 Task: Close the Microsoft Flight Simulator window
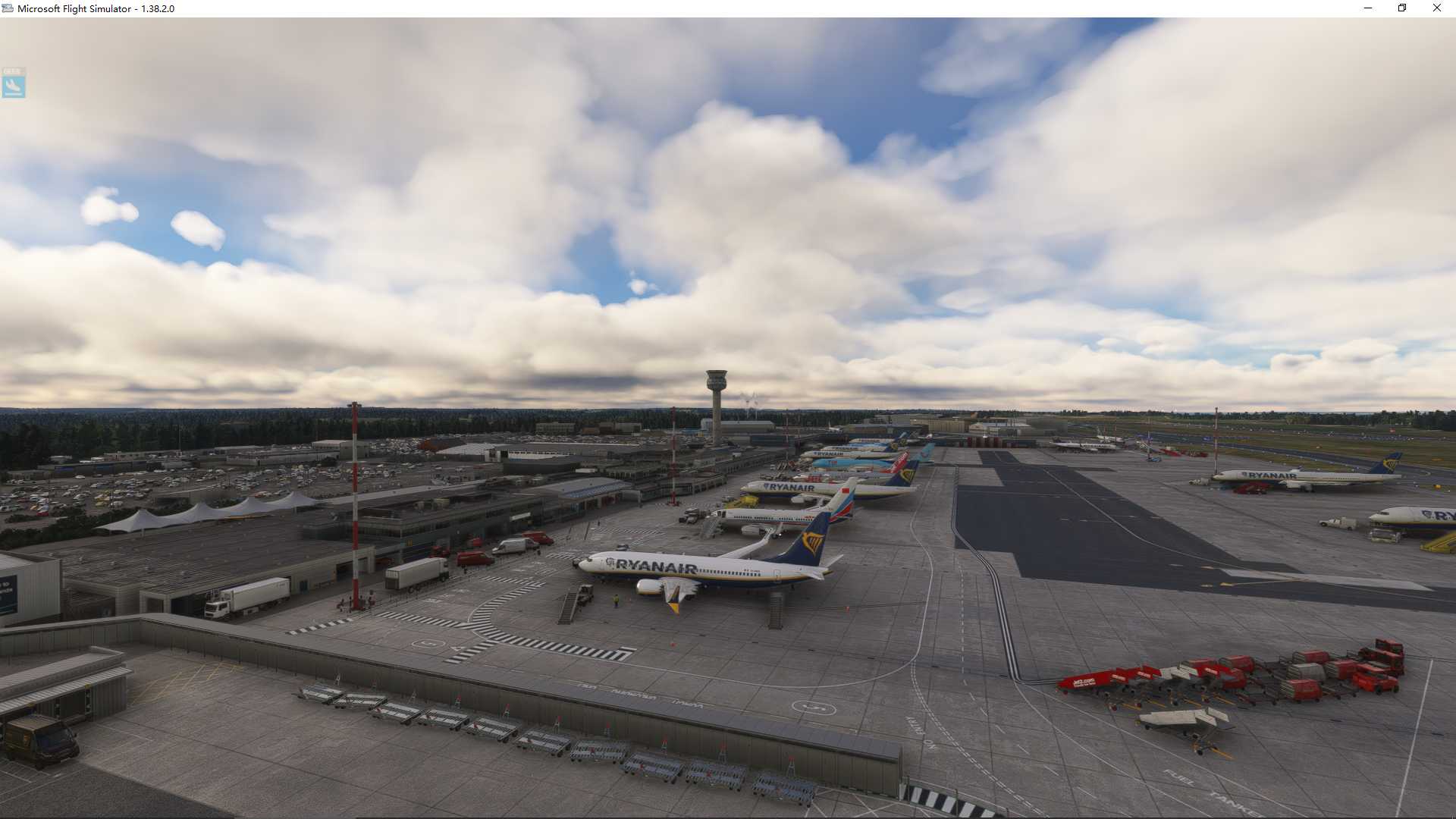click(x=1436, y=8)
